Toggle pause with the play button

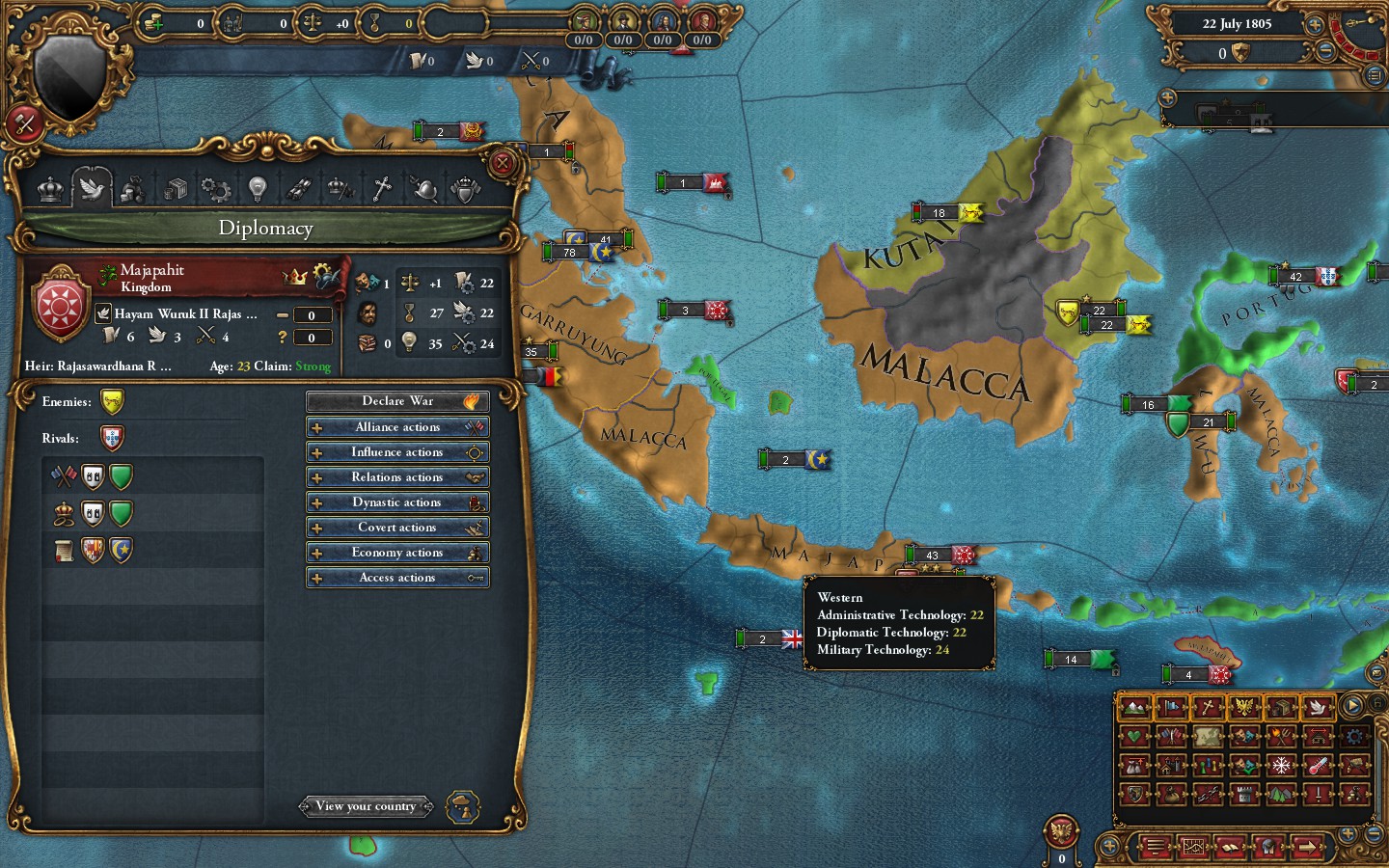pyautogui.click(x=1351, y=705)
